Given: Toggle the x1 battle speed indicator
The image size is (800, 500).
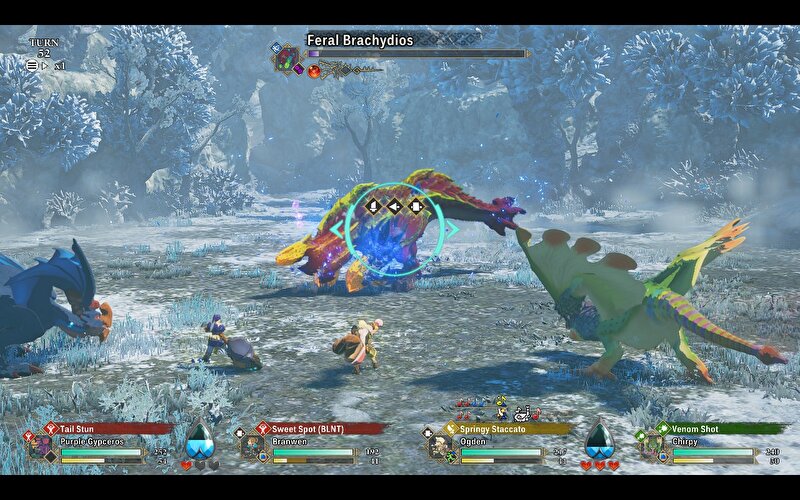Looking at the screenshot, I should click(x=58, y=65).
